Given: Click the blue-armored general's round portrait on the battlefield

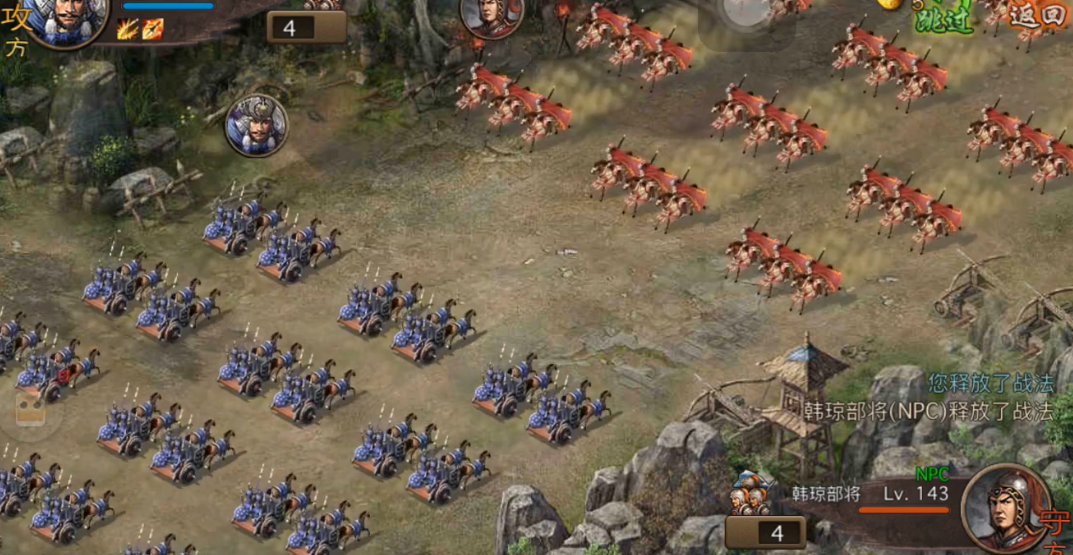Looking at the screenshot, I should [x=256, y=125].
